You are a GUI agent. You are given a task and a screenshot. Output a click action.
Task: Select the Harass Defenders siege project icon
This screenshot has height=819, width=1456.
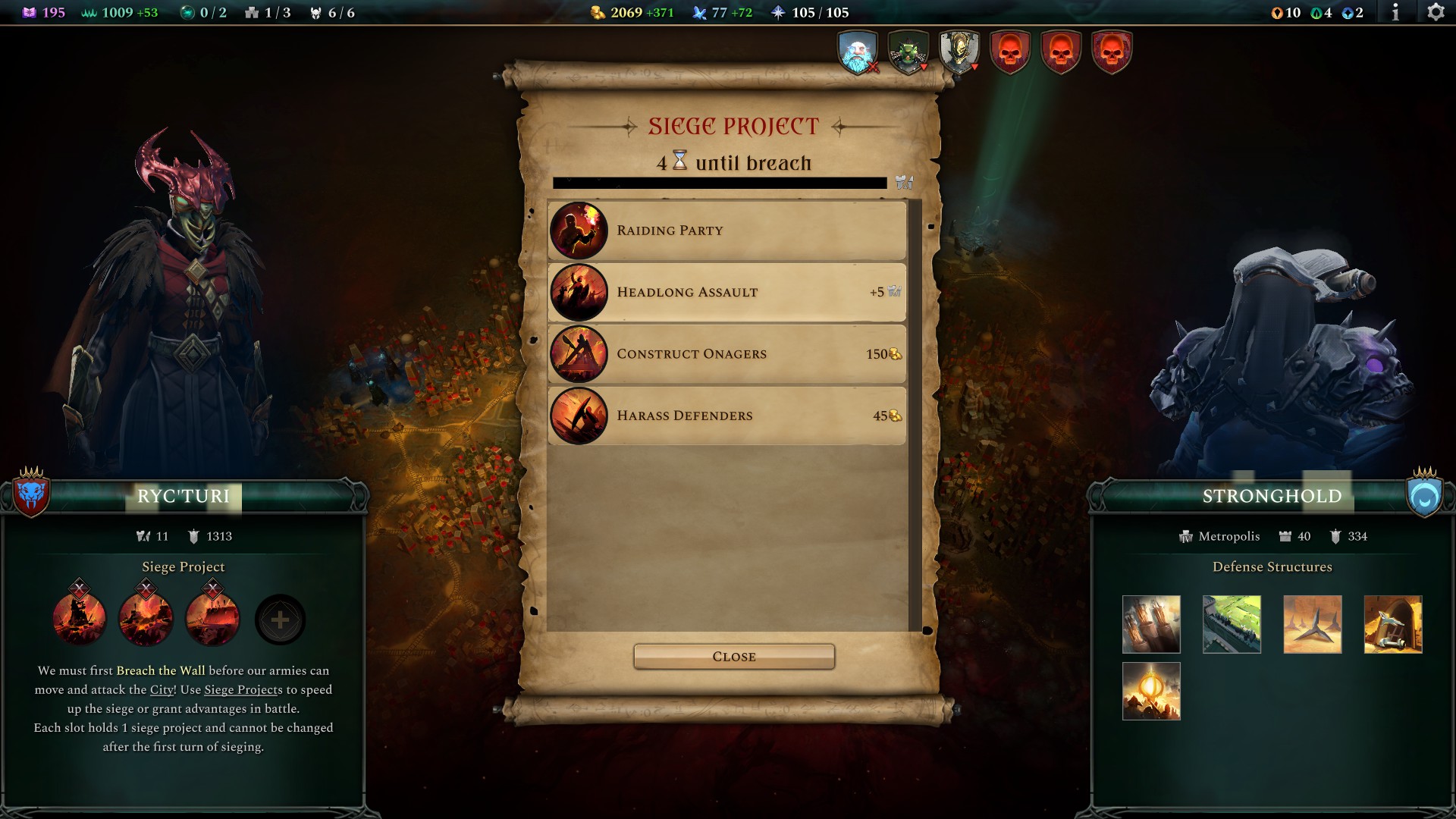point(579,416)
